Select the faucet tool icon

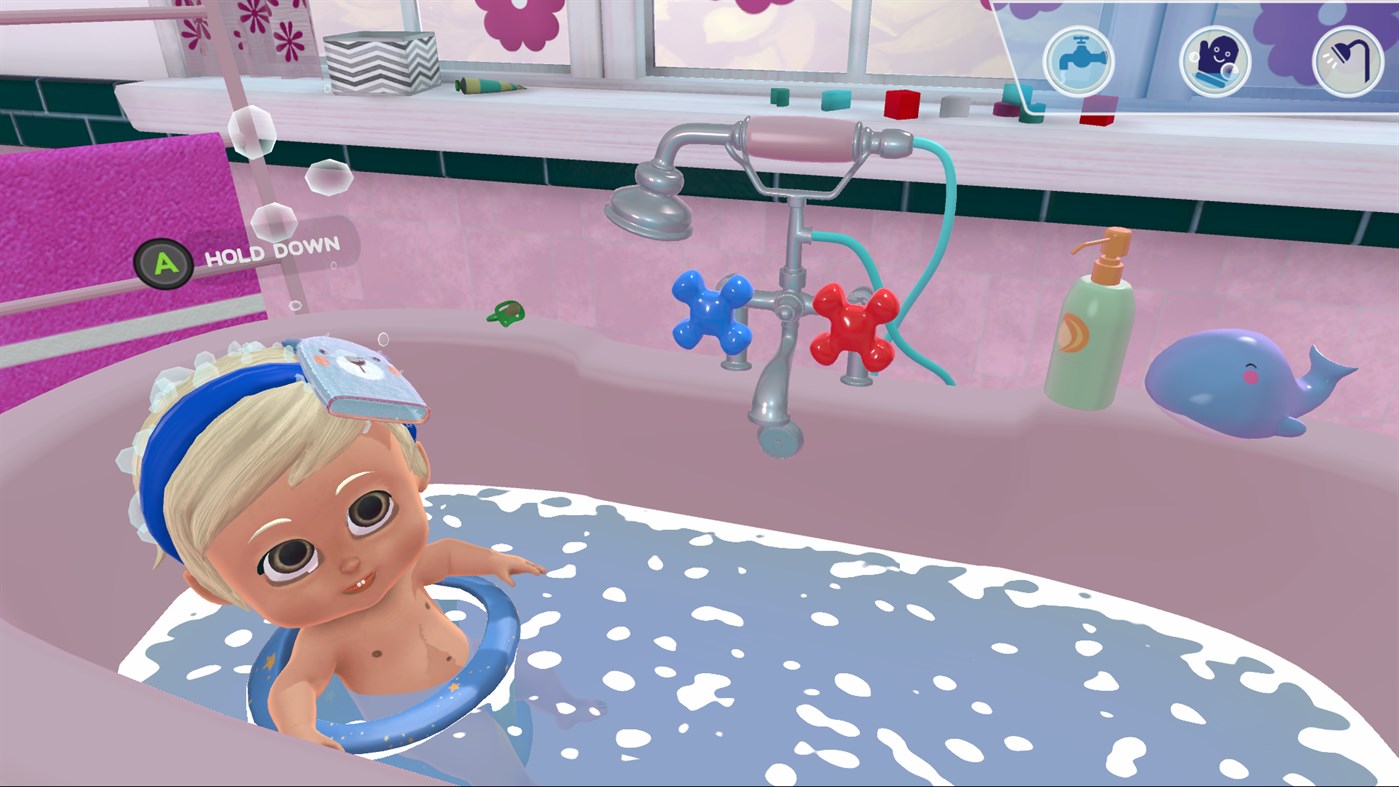tap(1079, 61)
